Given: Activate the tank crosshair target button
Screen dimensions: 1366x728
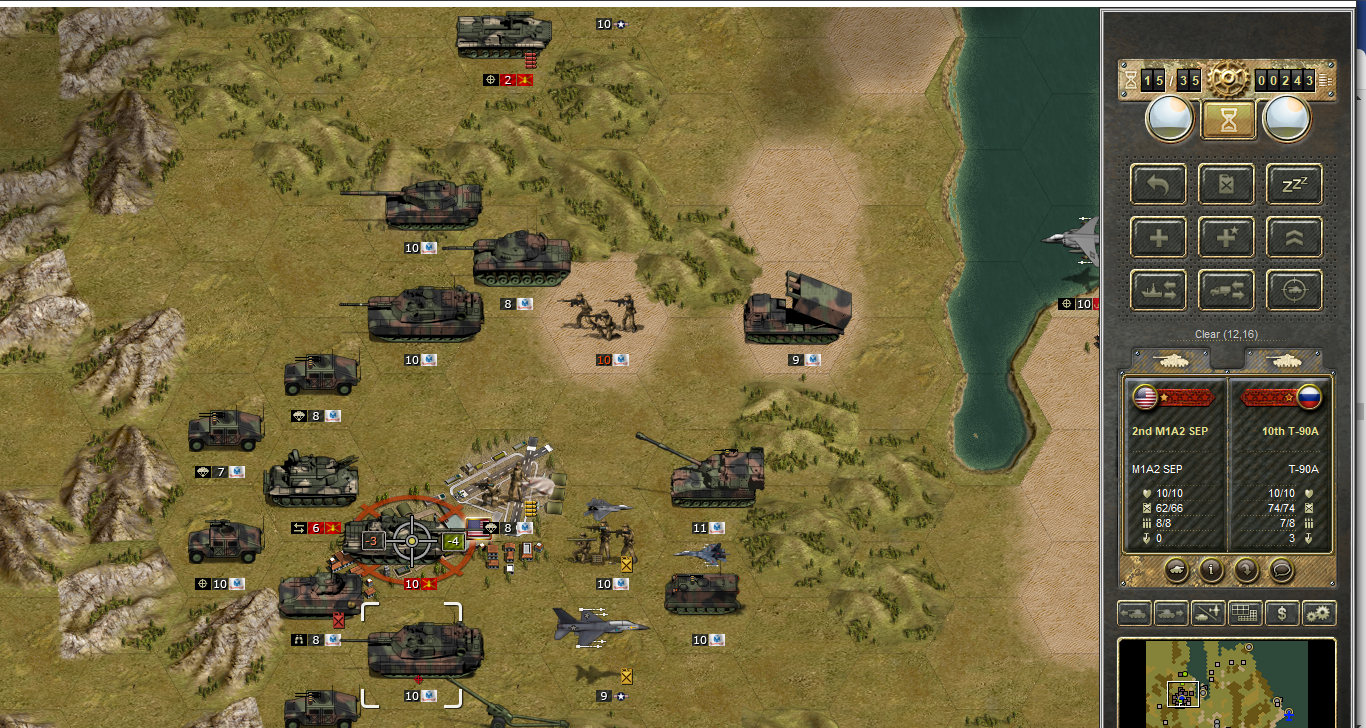Looking at the screenshot, I should (x=1295, y=290).
